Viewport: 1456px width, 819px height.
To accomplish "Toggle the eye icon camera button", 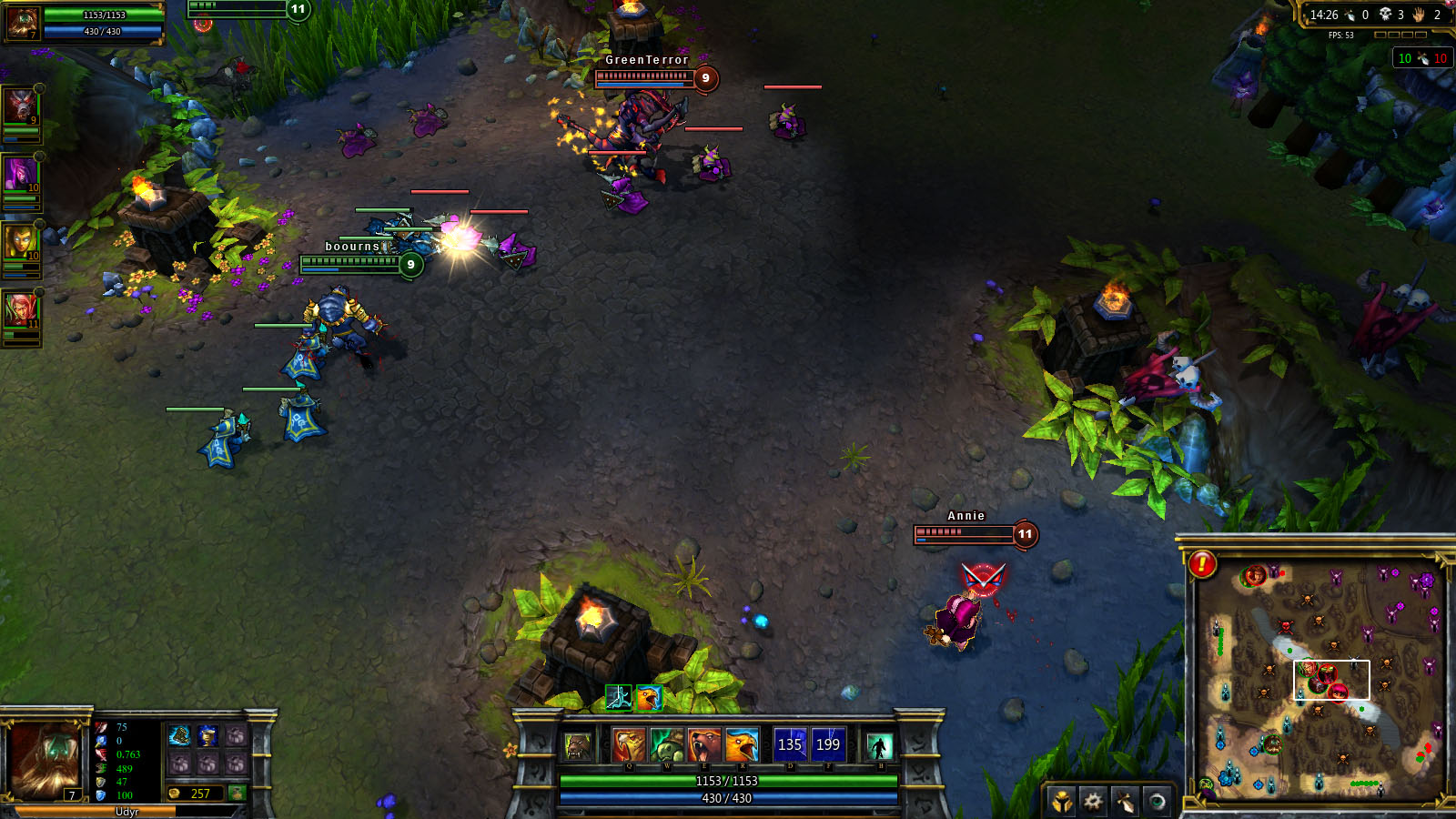I will click(x=1157, y=802).
